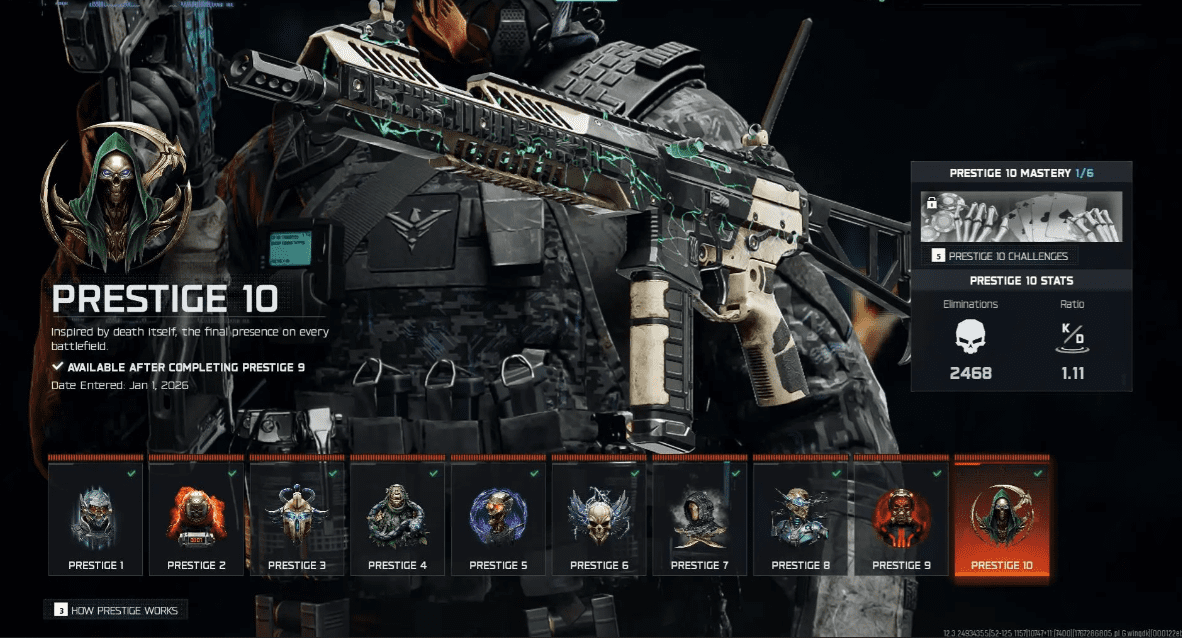
Task: Select the highlighted Prestige 10 tile
Action: [x=1002, y=518]
